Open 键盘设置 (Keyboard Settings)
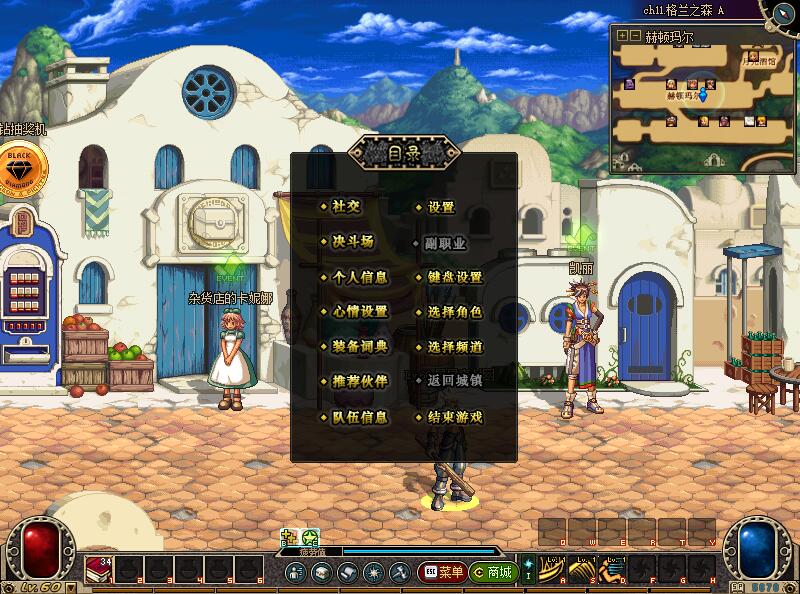This screenshot has width=800, height=594. tap(454, 277)
